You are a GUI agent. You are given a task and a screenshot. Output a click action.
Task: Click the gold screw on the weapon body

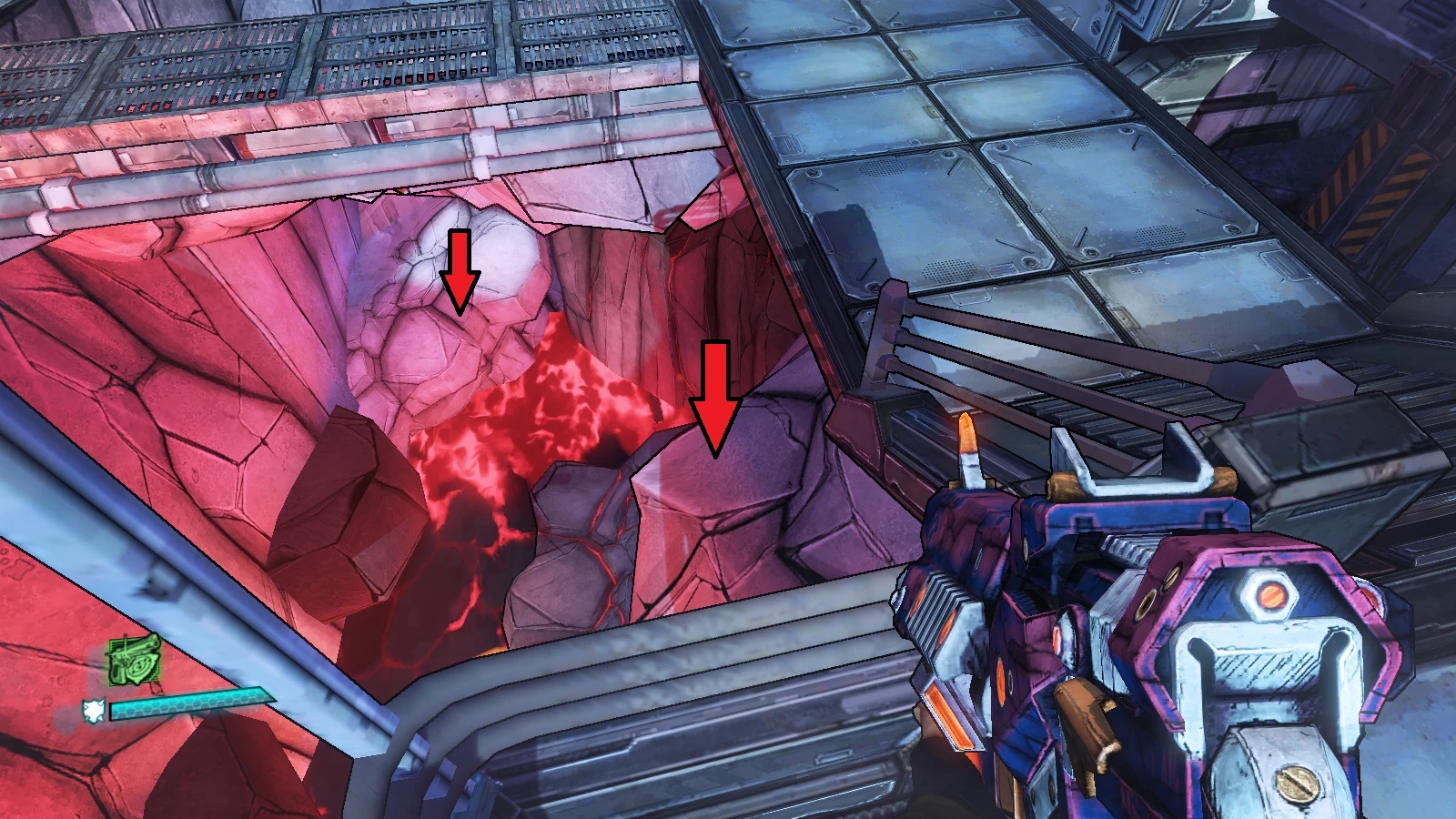pos(1296,781)
